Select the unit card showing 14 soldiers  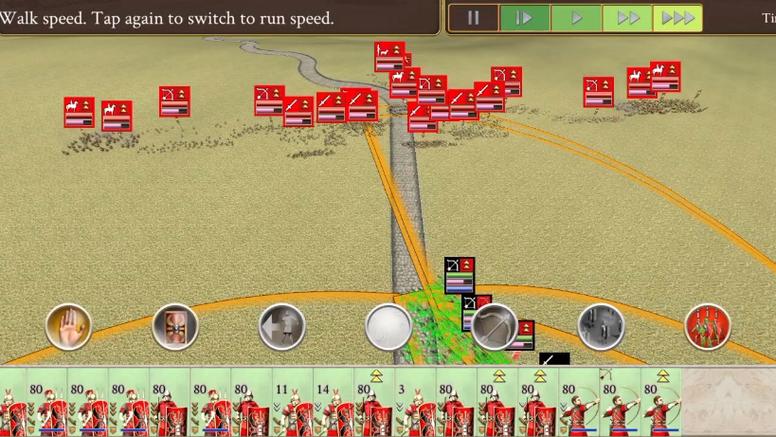tap(331, 402)
